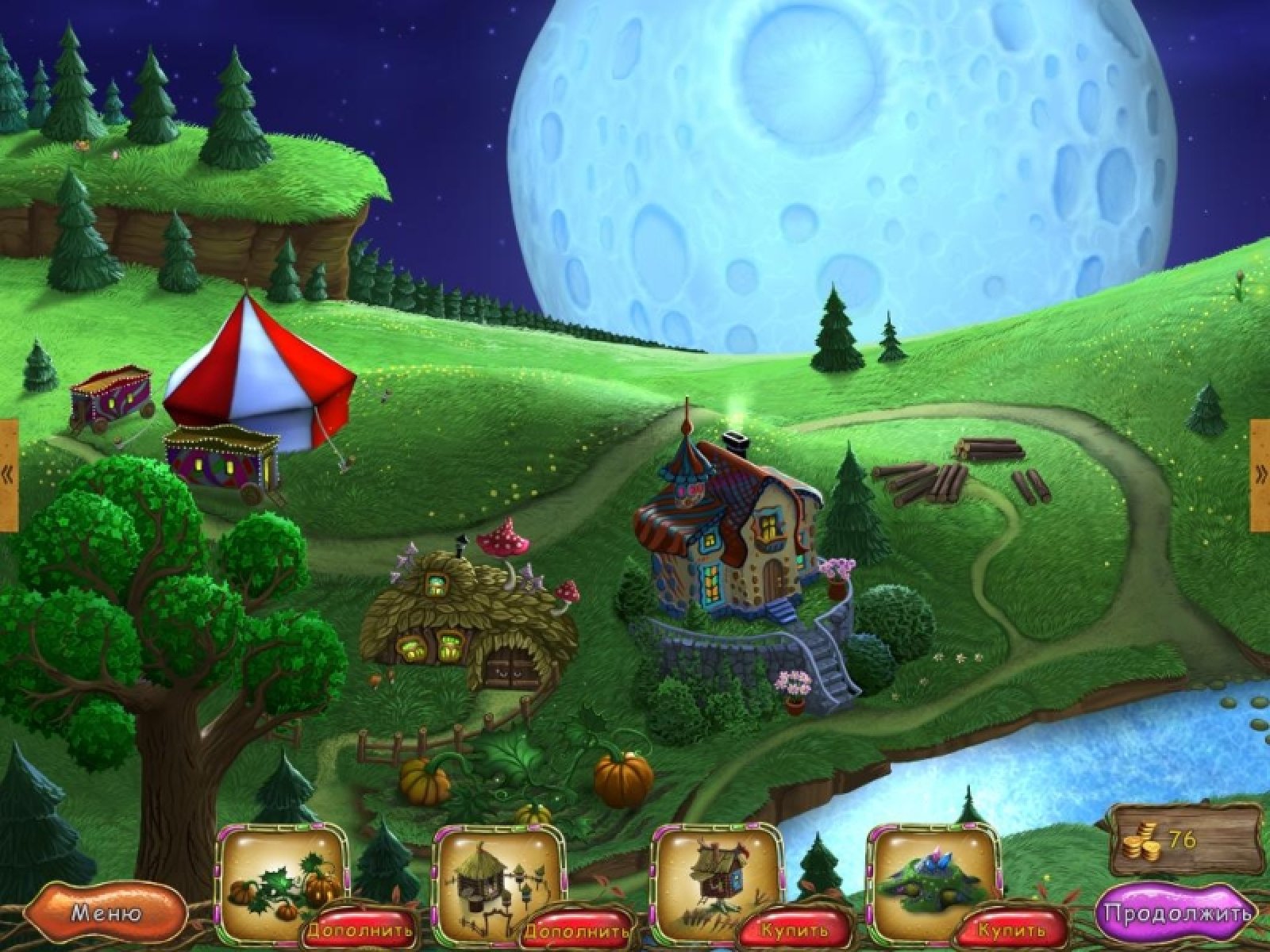This screenshot has width=1270, height=952.
Task: Open the Меню button
Action: pos(106,913)
